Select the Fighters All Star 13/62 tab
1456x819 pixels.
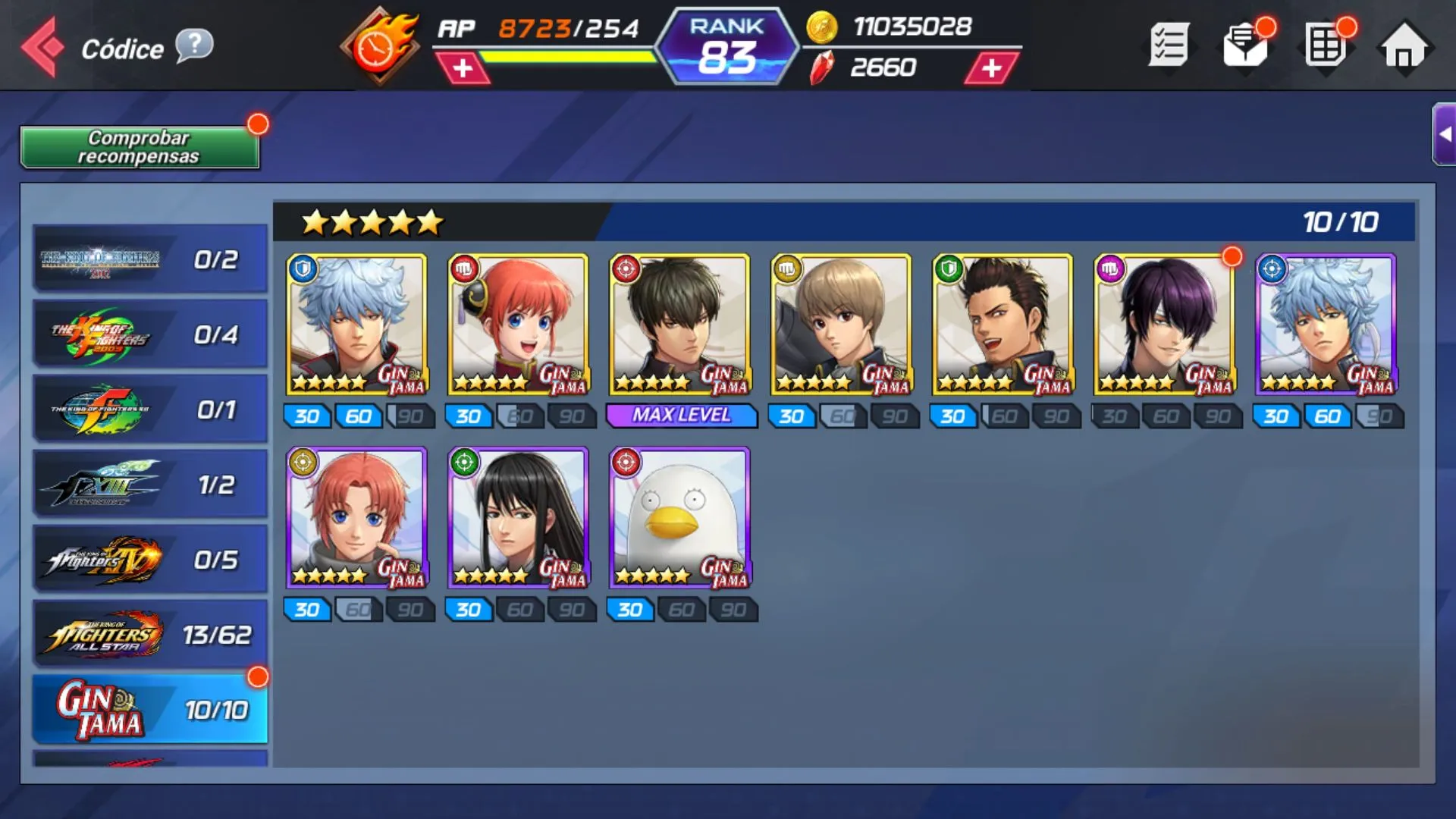click(x=150, y=635)
